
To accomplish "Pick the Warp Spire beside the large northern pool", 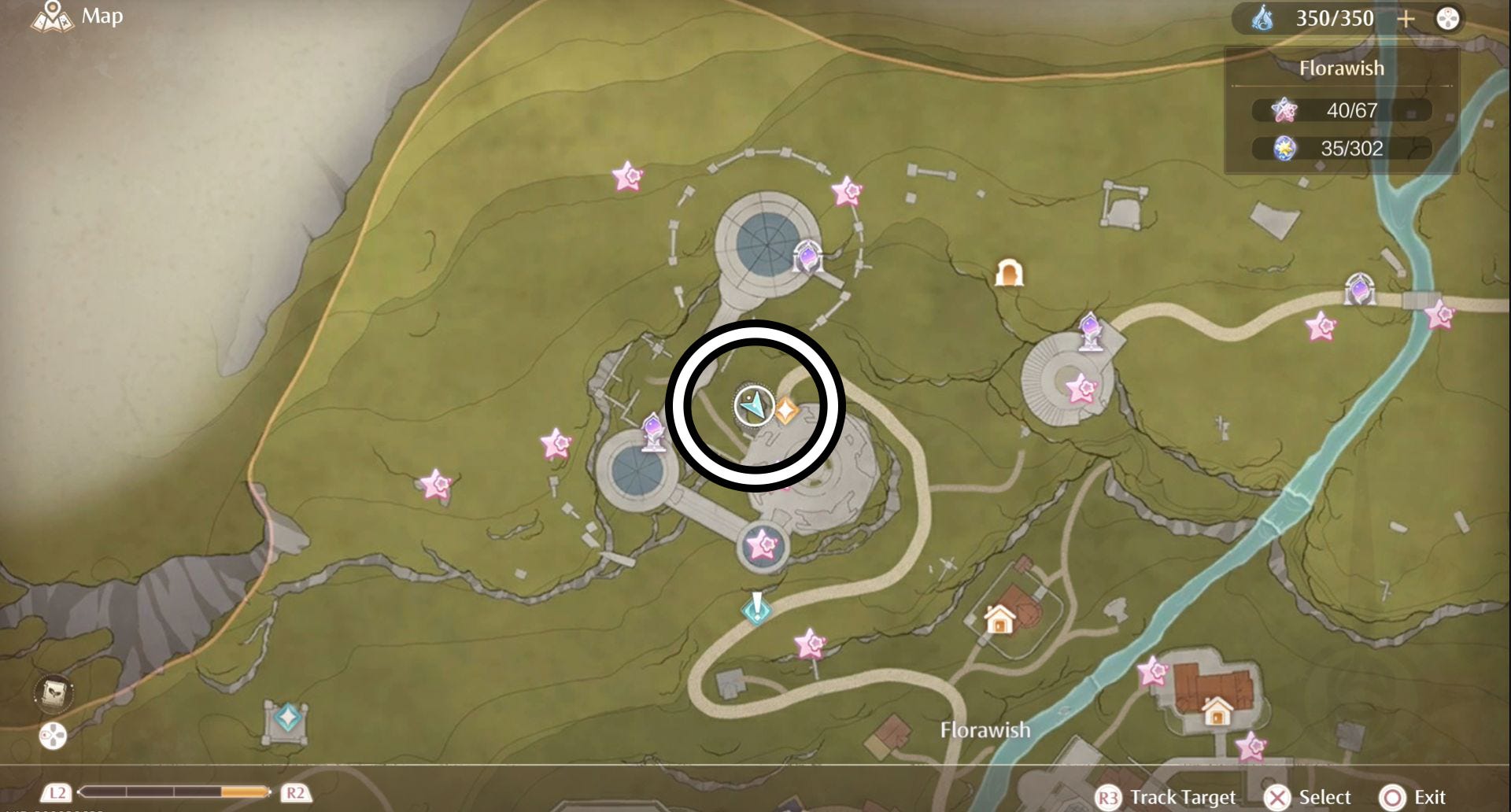I will [x=807, y=257].
